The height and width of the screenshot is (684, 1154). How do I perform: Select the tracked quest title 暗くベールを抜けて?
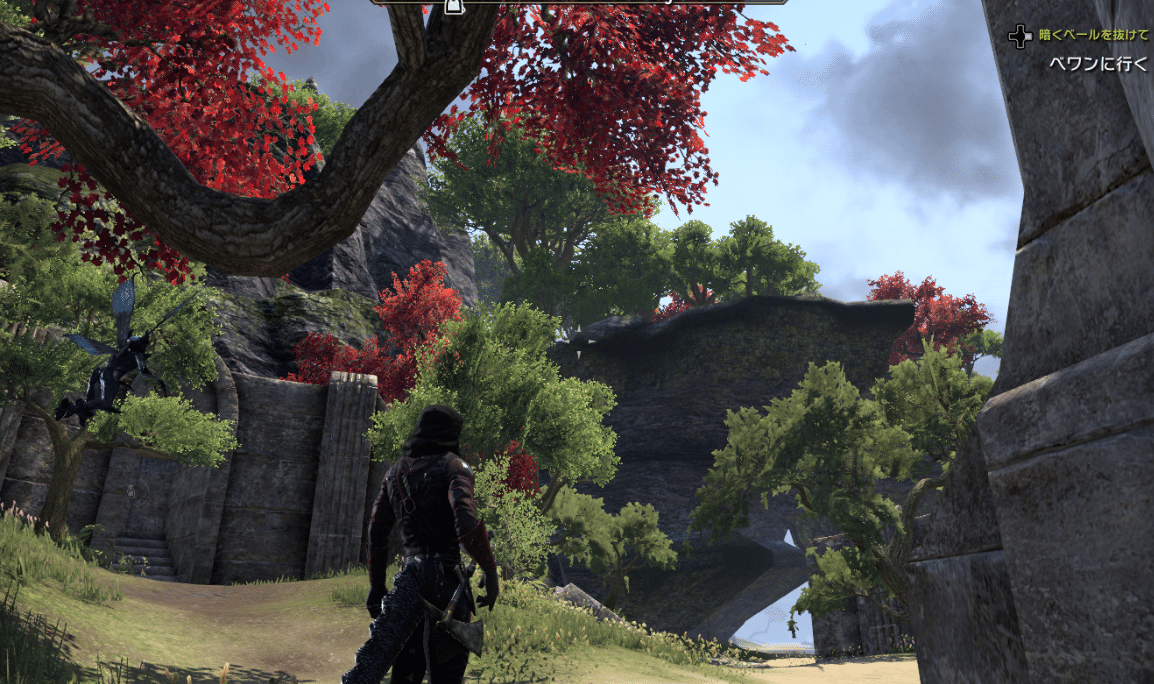(x=1093, y=35)
